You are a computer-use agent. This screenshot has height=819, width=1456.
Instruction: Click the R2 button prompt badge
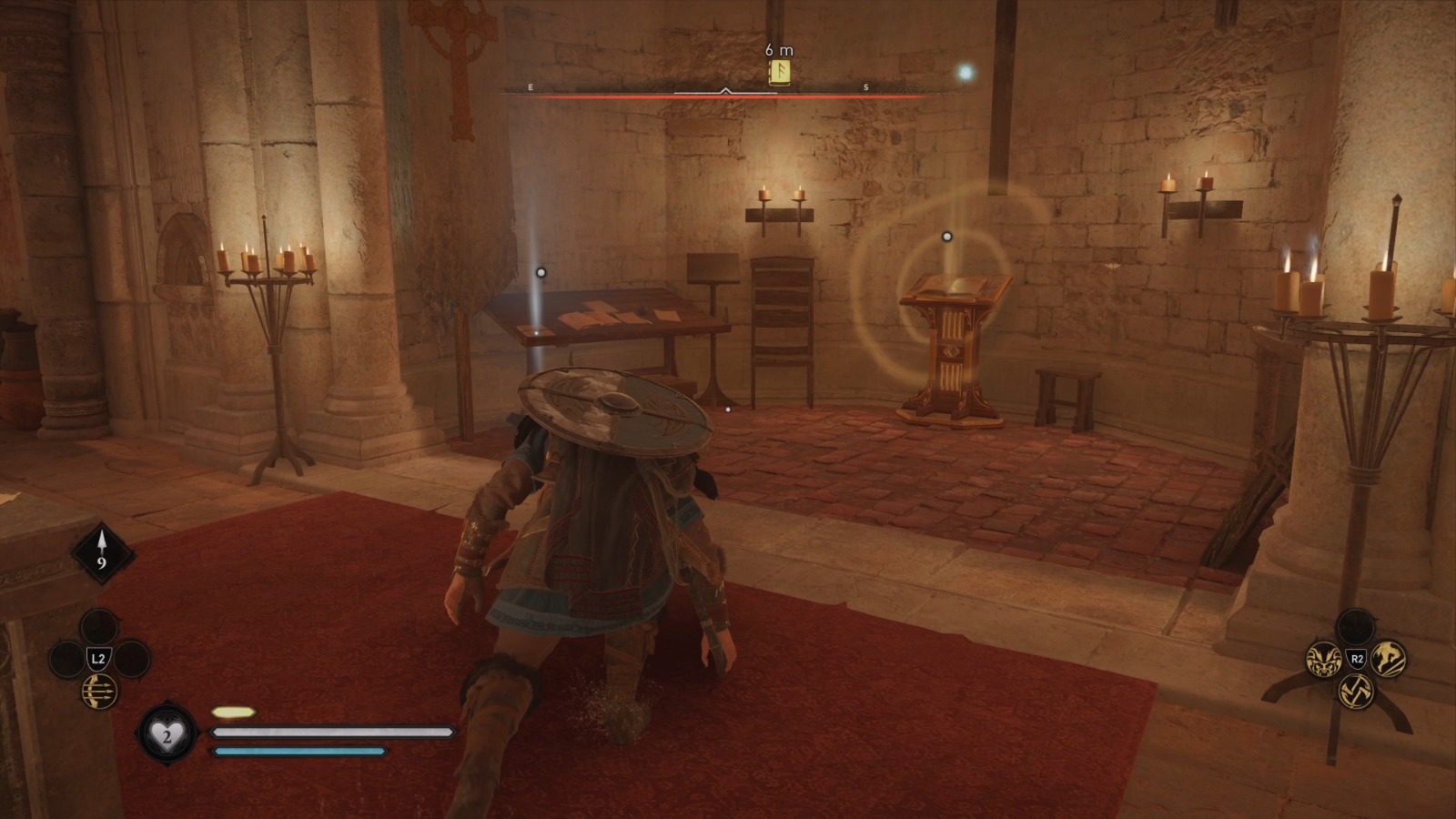pos(1358,658)
